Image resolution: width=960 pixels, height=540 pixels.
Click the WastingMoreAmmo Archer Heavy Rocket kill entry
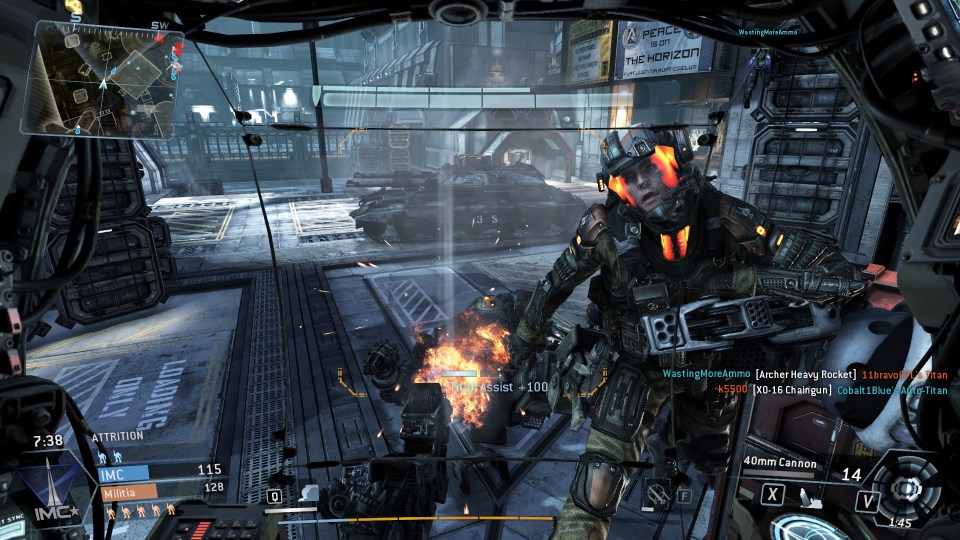click(804, 374)
